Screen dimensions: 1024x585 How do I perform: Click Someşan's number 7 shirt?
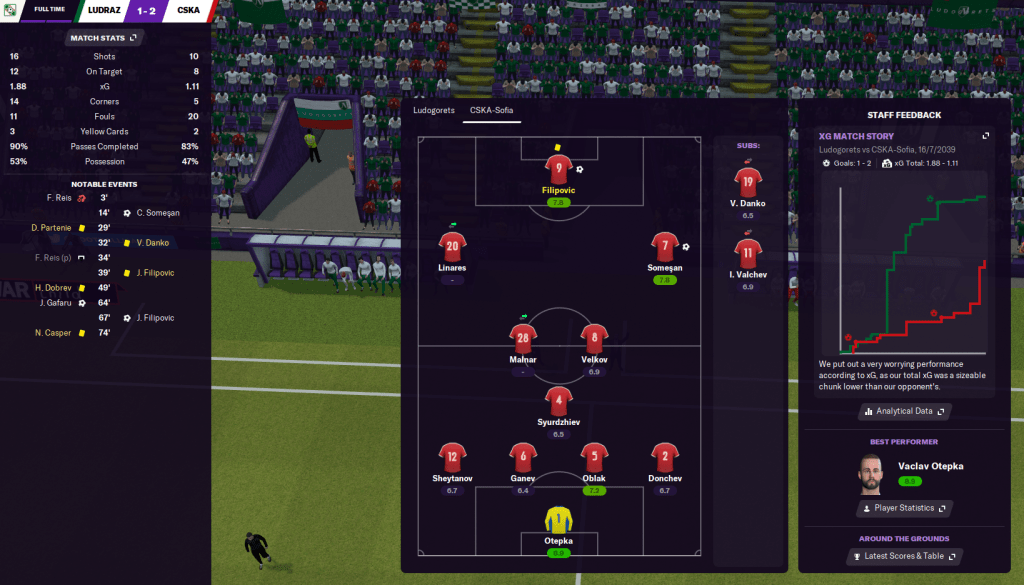664,247
